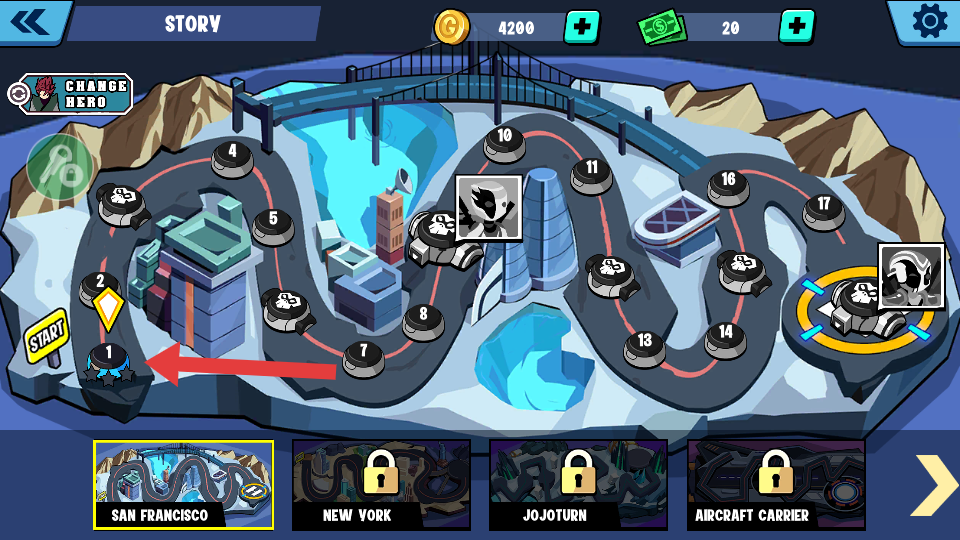Pick the locked Aircraft Carrier map
Image resolution: width=960 pixels, height=540 pixels.
click(776, 485)
